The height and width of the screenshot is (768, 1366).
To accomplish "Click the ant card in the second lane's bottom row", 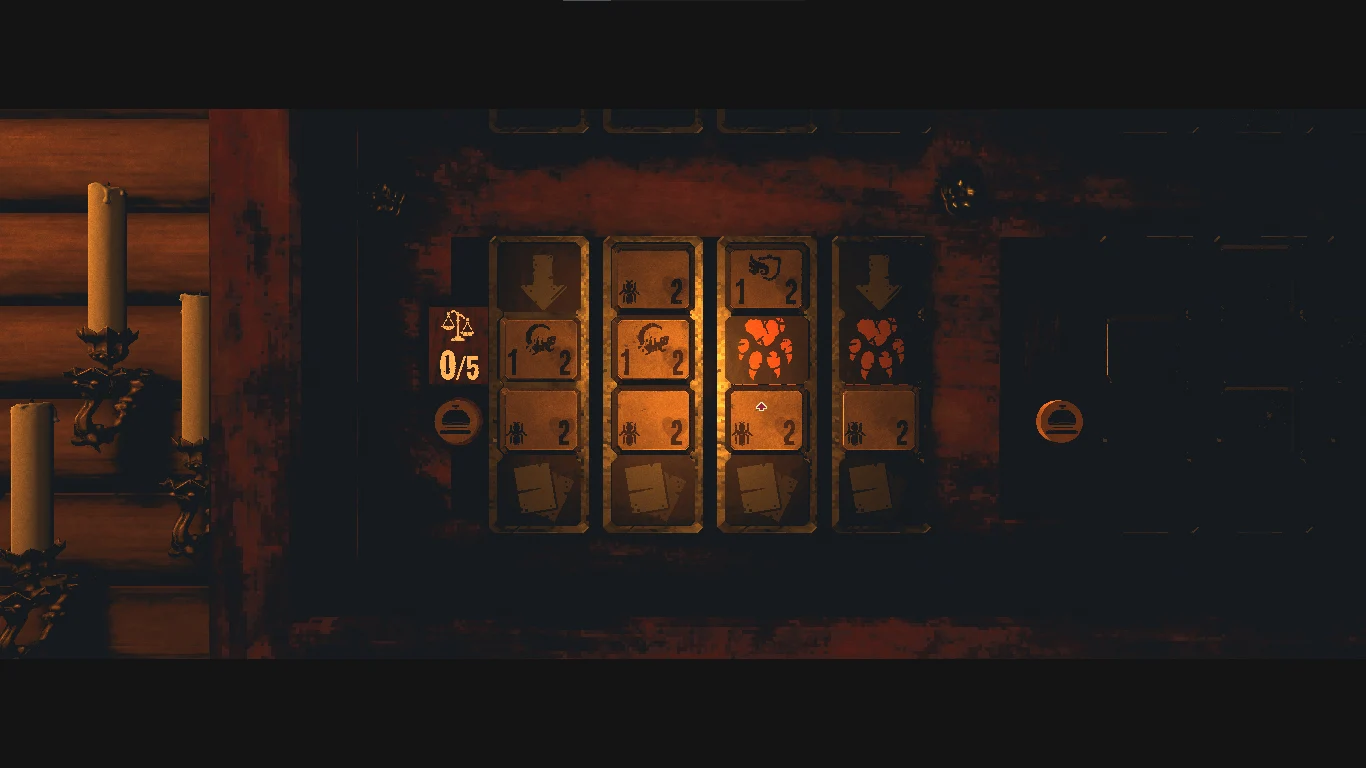I will (x=653, y=420).
